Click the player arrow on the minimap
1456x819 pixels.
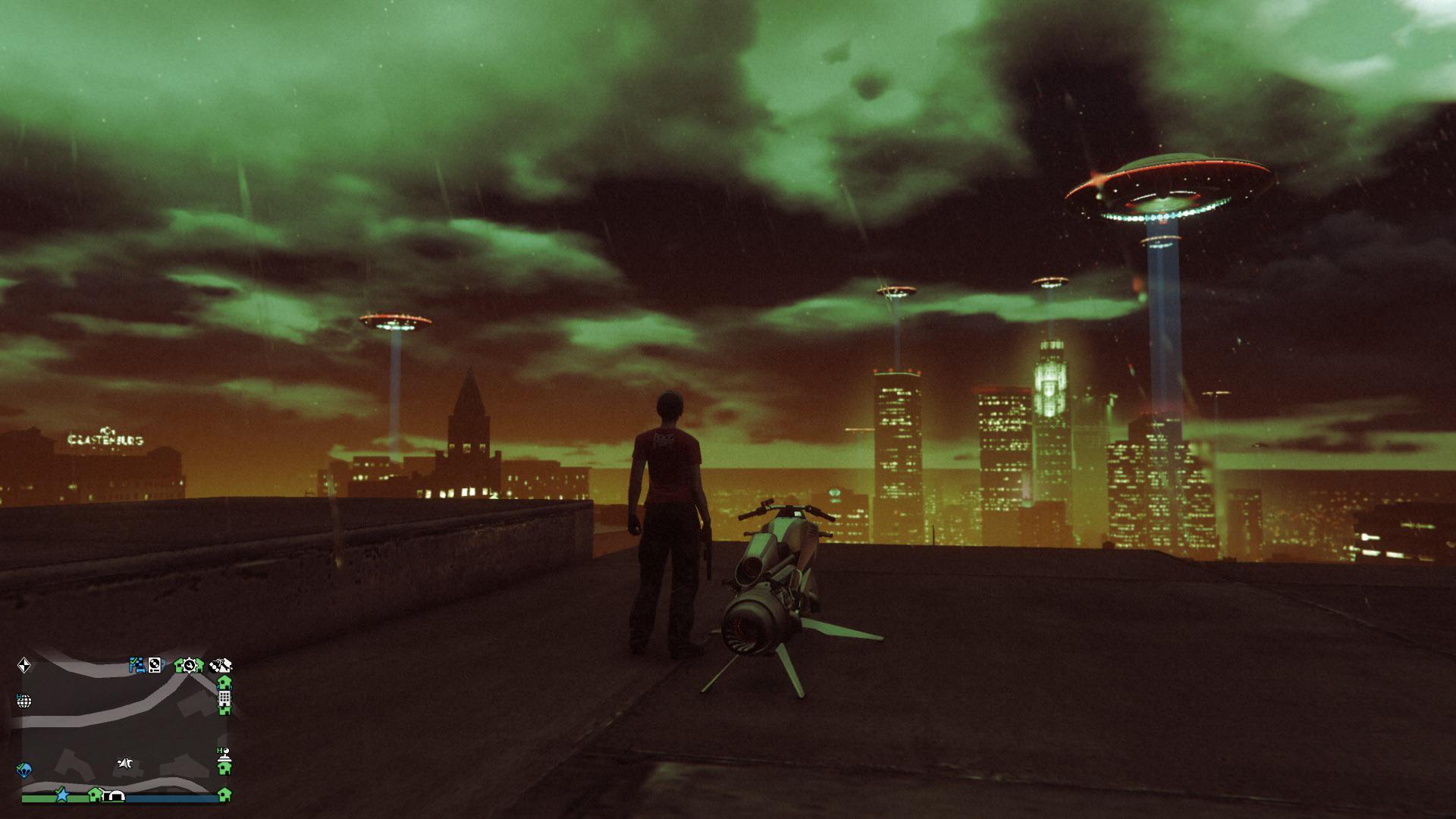(x=126, y=763)
